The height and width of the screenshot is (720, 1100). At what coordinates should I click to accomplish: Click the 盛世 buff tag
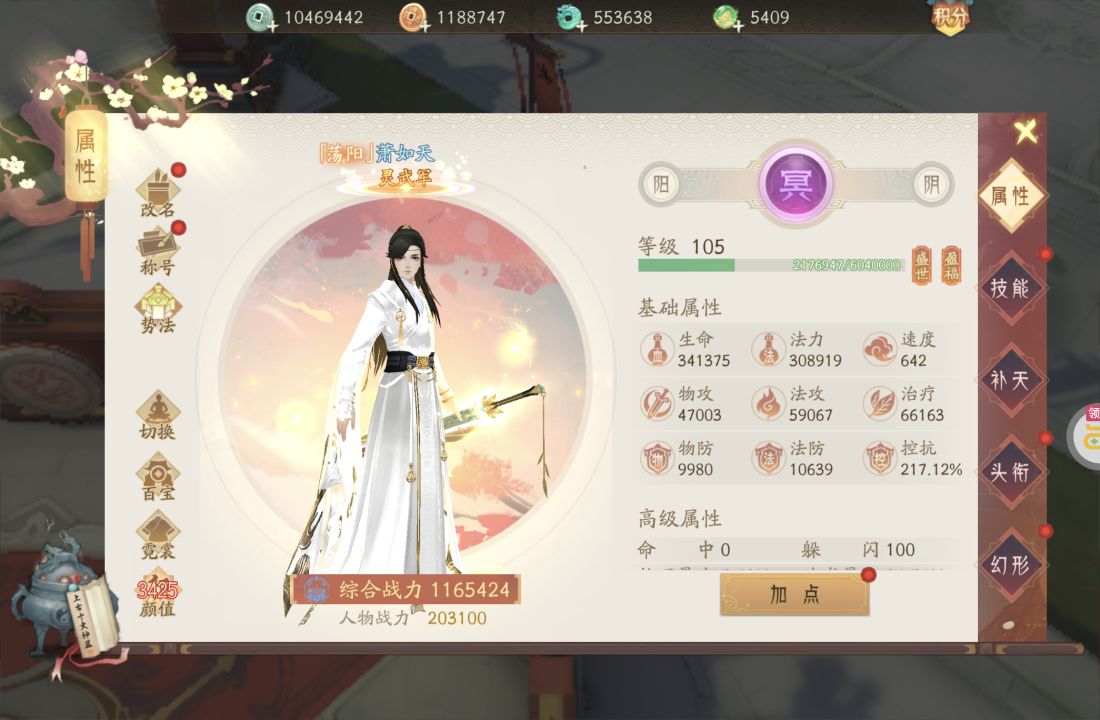[922, 265]
